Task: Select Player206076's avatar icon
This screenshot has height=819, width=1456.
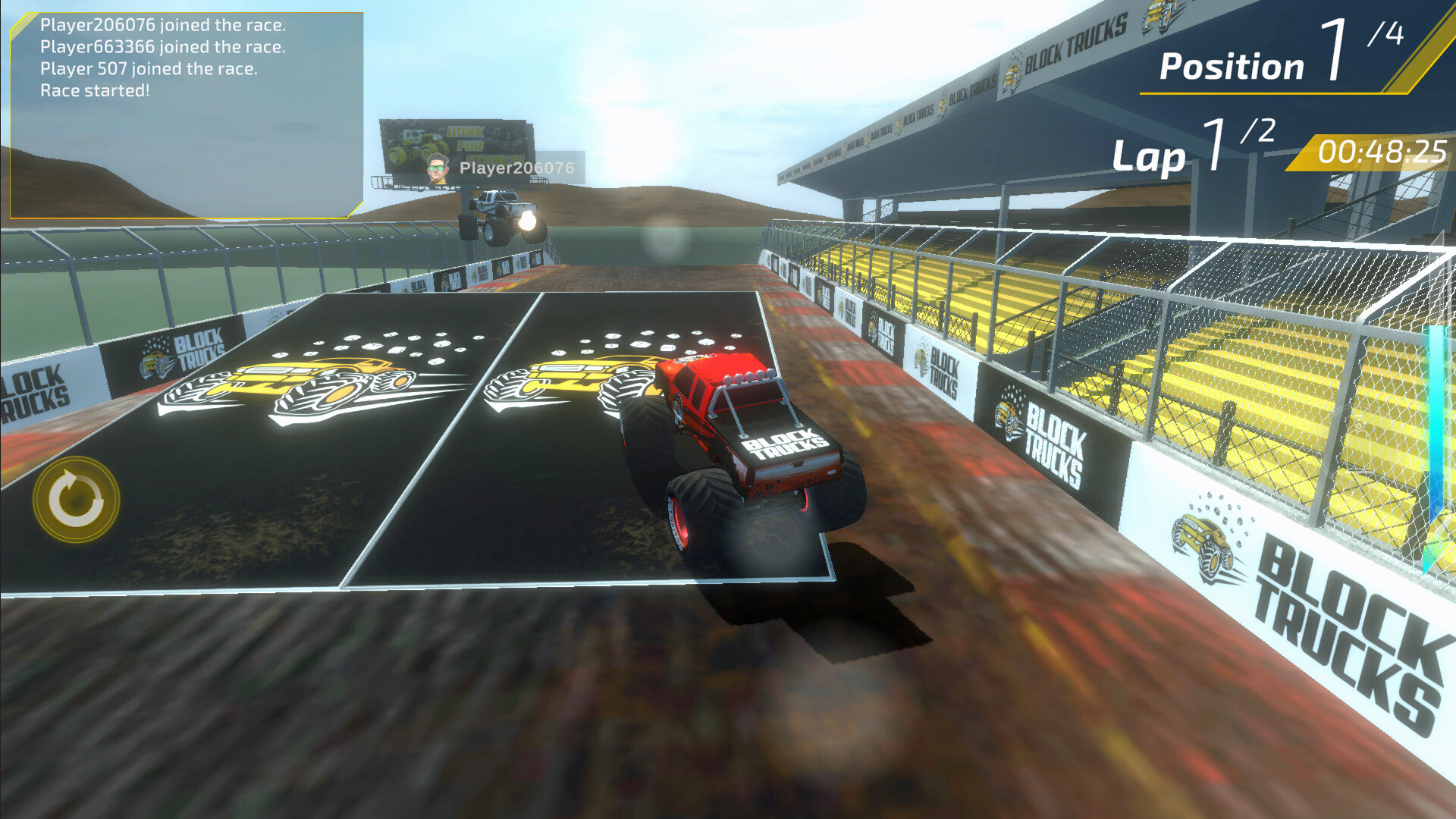Action: click(x=440, y=168)
